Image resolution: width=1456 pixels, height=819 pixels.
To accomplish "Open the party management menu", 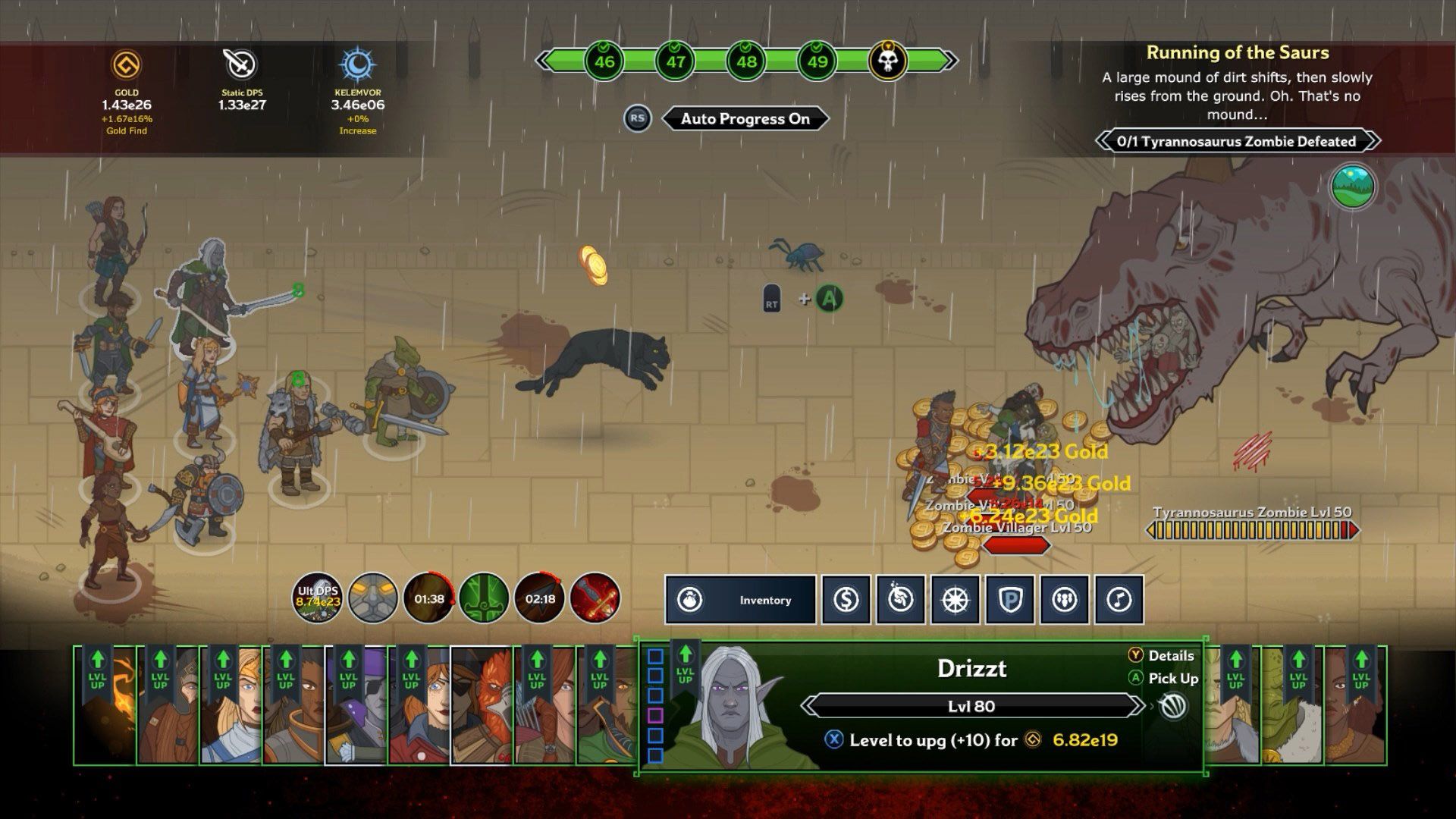I will [1064, 600].
